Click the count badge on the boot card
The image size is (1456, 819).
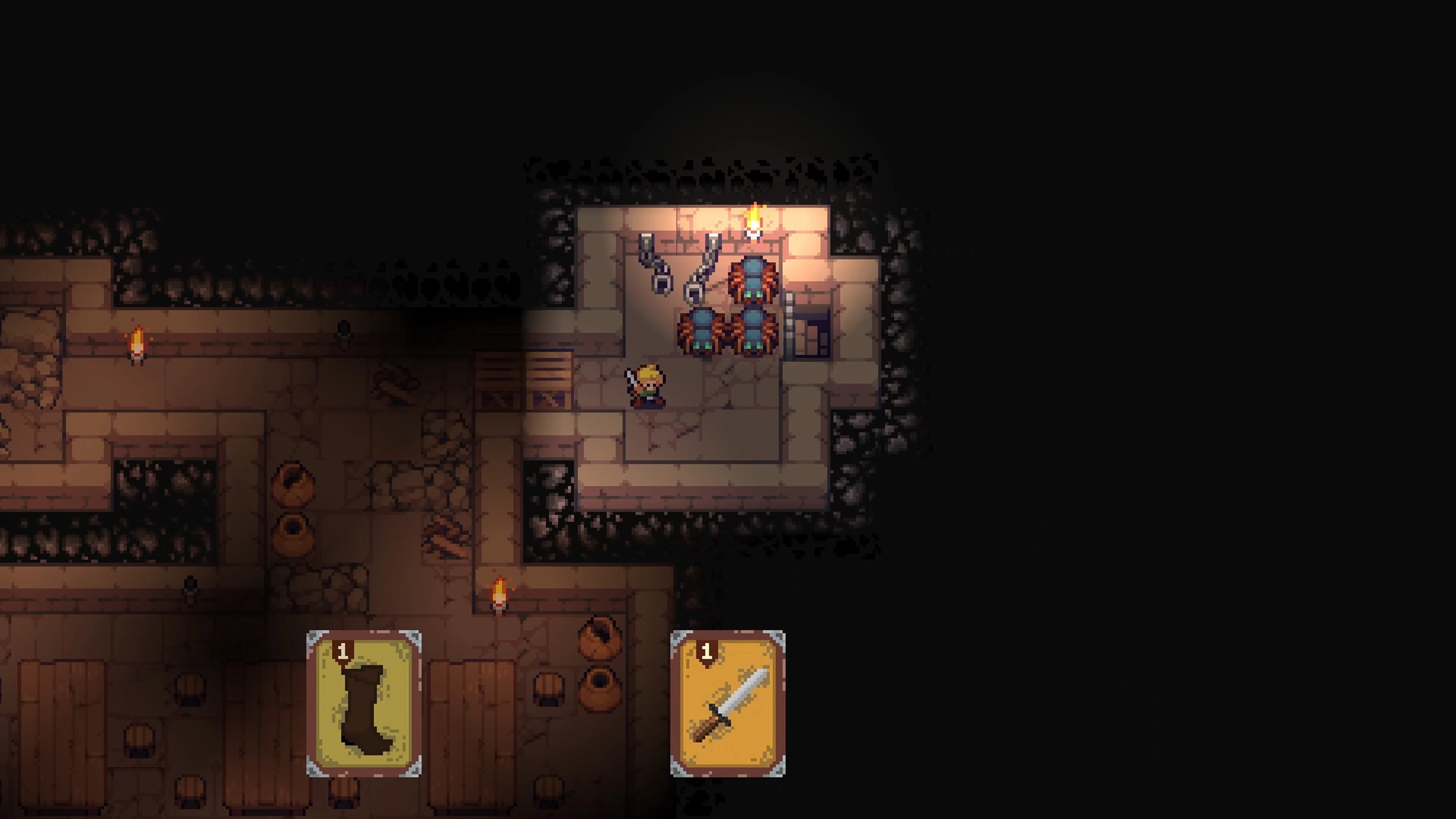[344, 651]
